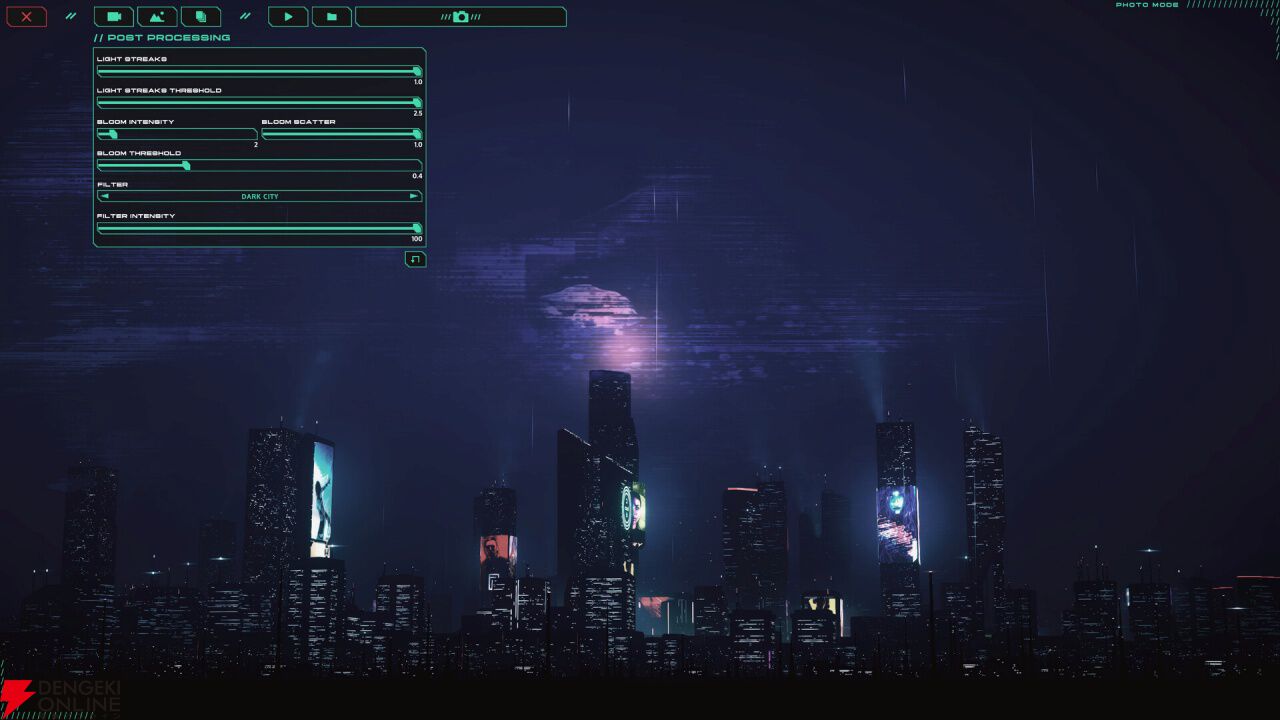
Task: Click the Bloom Intensity value reading 2
Action: (254, 144)
